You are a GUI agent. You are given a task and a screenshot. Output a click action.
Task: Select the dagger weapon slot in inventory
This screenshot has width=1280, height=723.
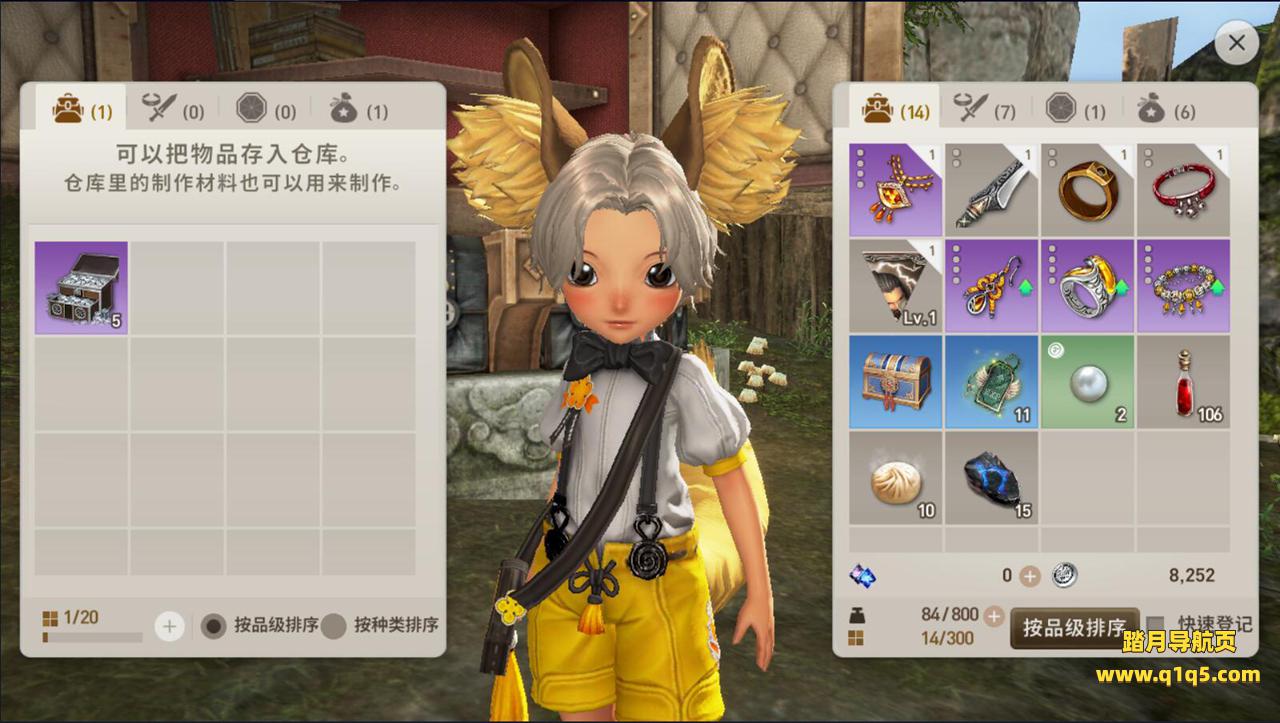pyautogui.click(x=991, y=190)
